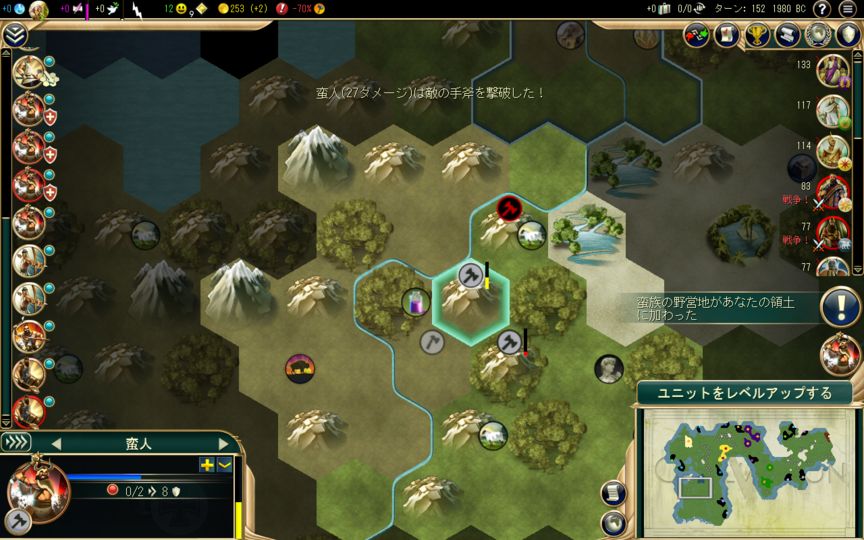Open the social policies scroll button
The image size is (864, 540).
pos(789,34)
